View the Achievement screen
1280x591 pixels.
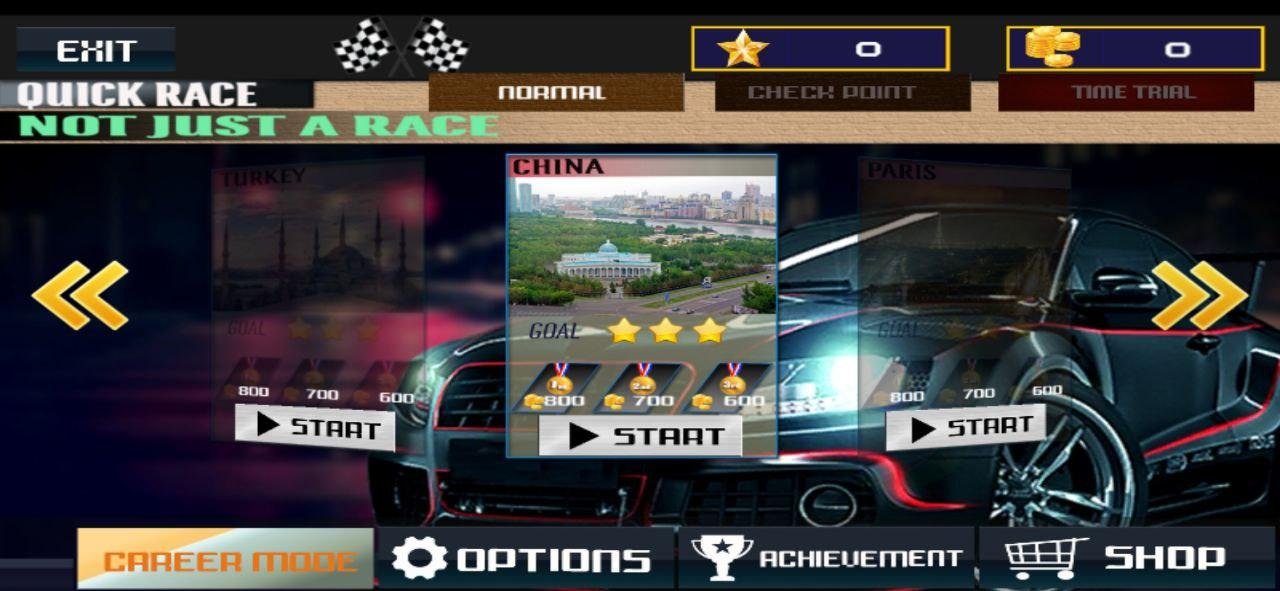pyautogui.click(x=826, y=559)
